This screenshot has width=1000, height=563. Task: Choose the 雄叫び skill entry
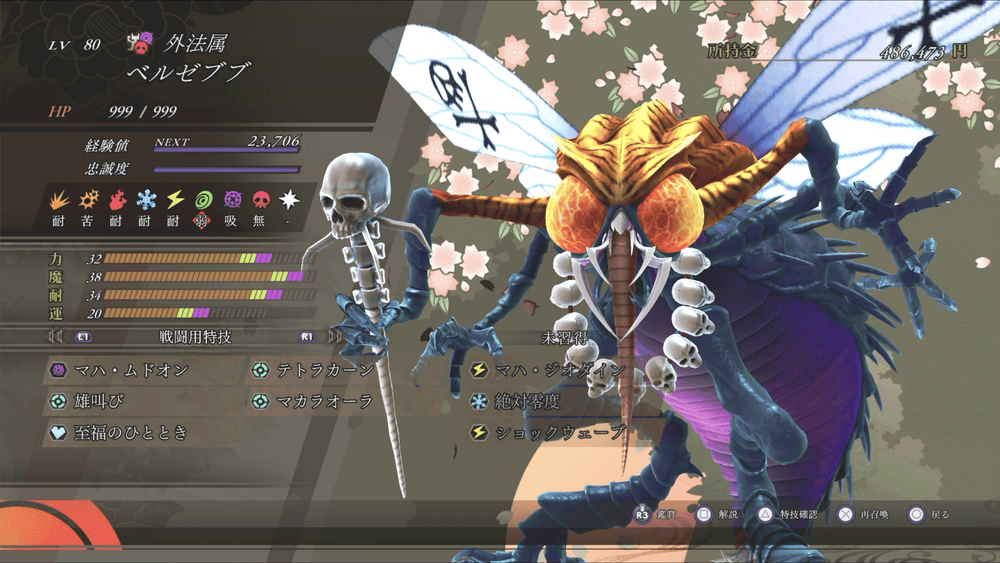coord(100,401)
